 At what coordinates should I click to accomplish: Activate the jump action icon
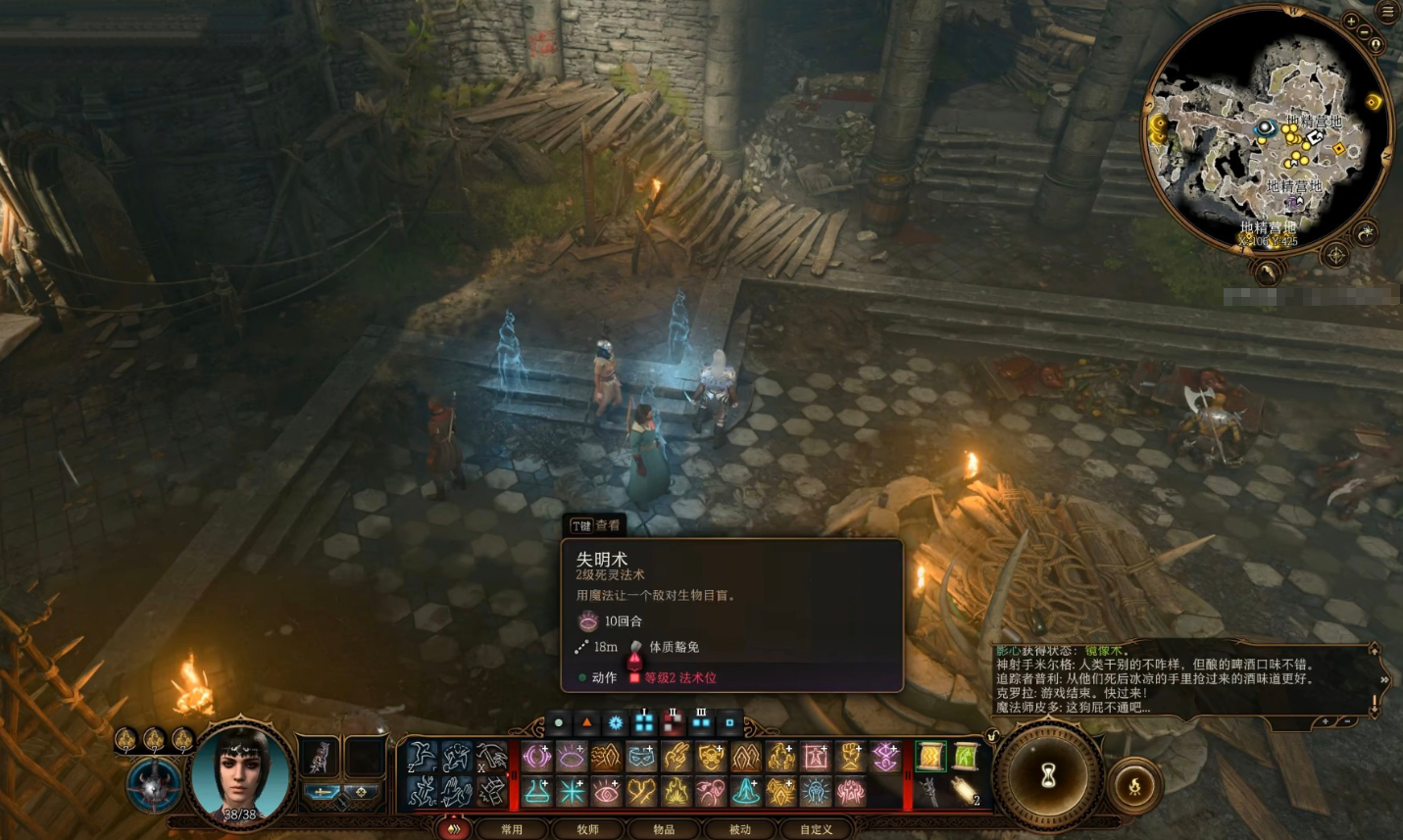[x=423, y=757]
